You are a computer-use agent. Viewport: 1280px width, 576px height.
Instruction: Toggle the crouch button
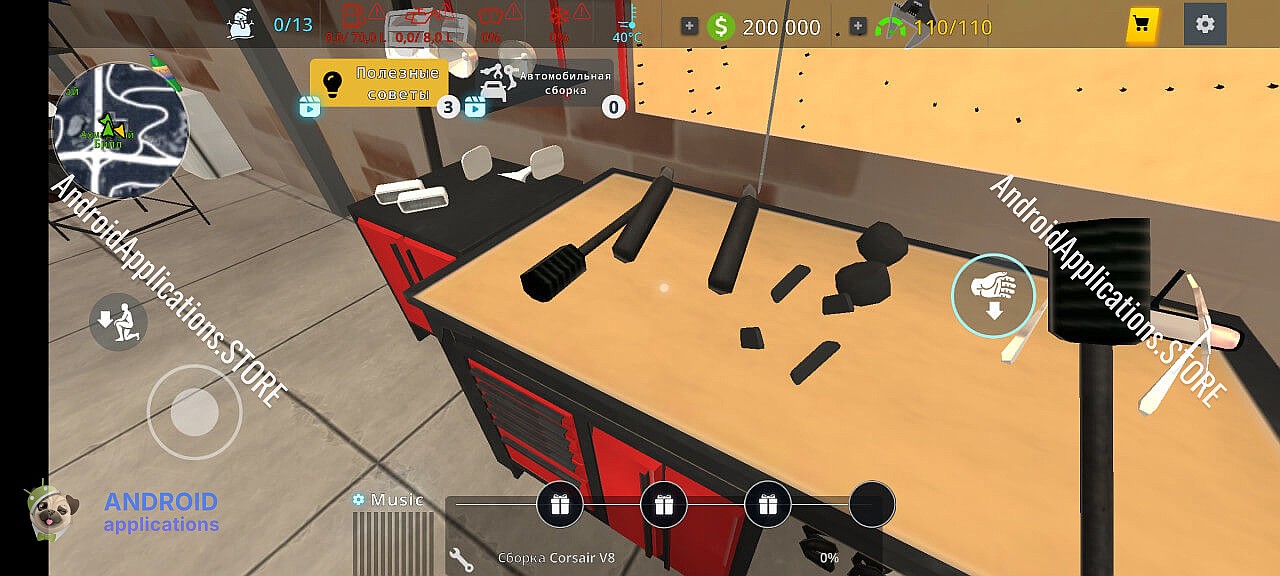point(118,321)
